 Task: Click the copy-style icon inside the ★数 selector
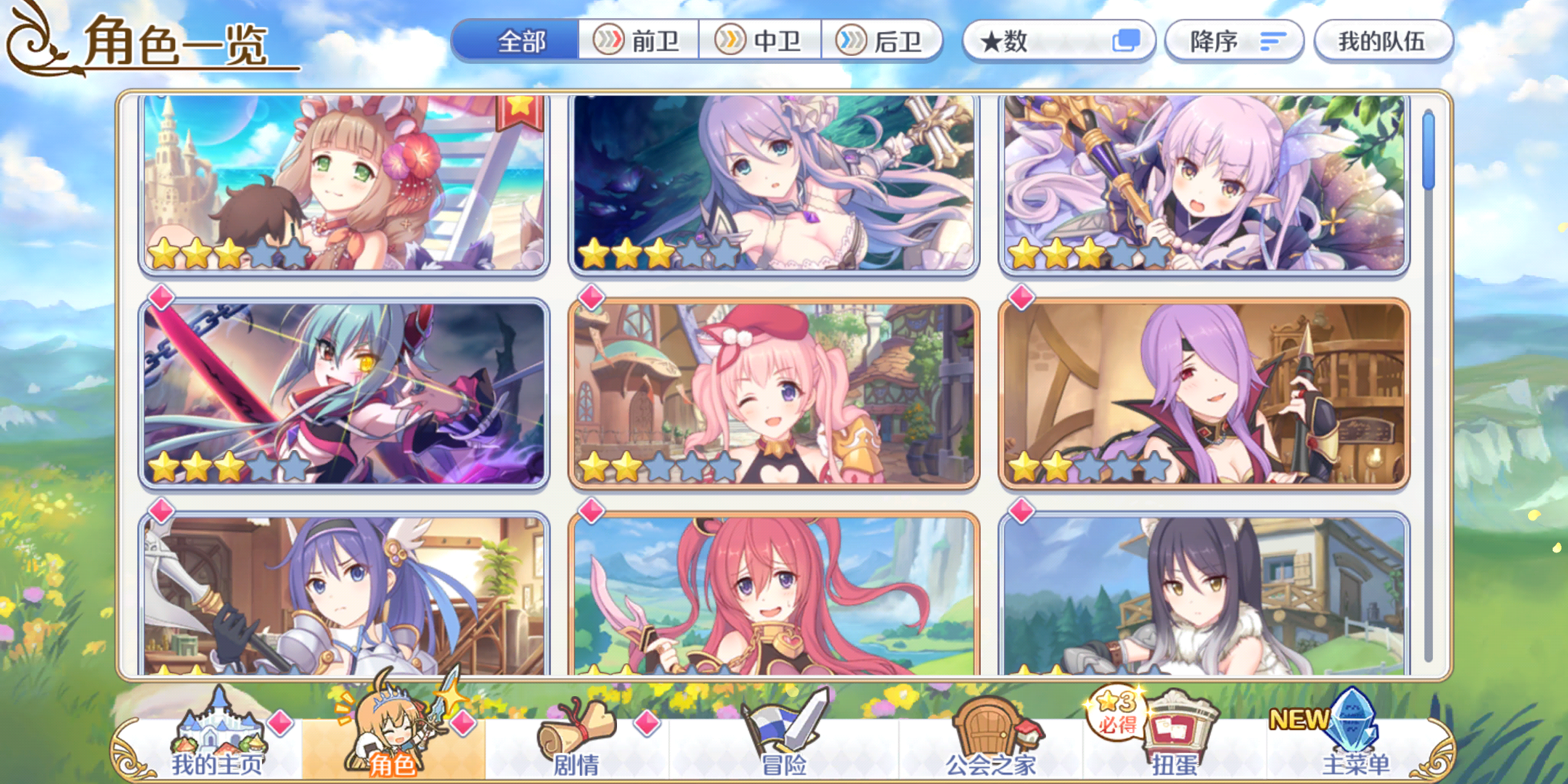pyautogui.click(x=1129, y=41)
